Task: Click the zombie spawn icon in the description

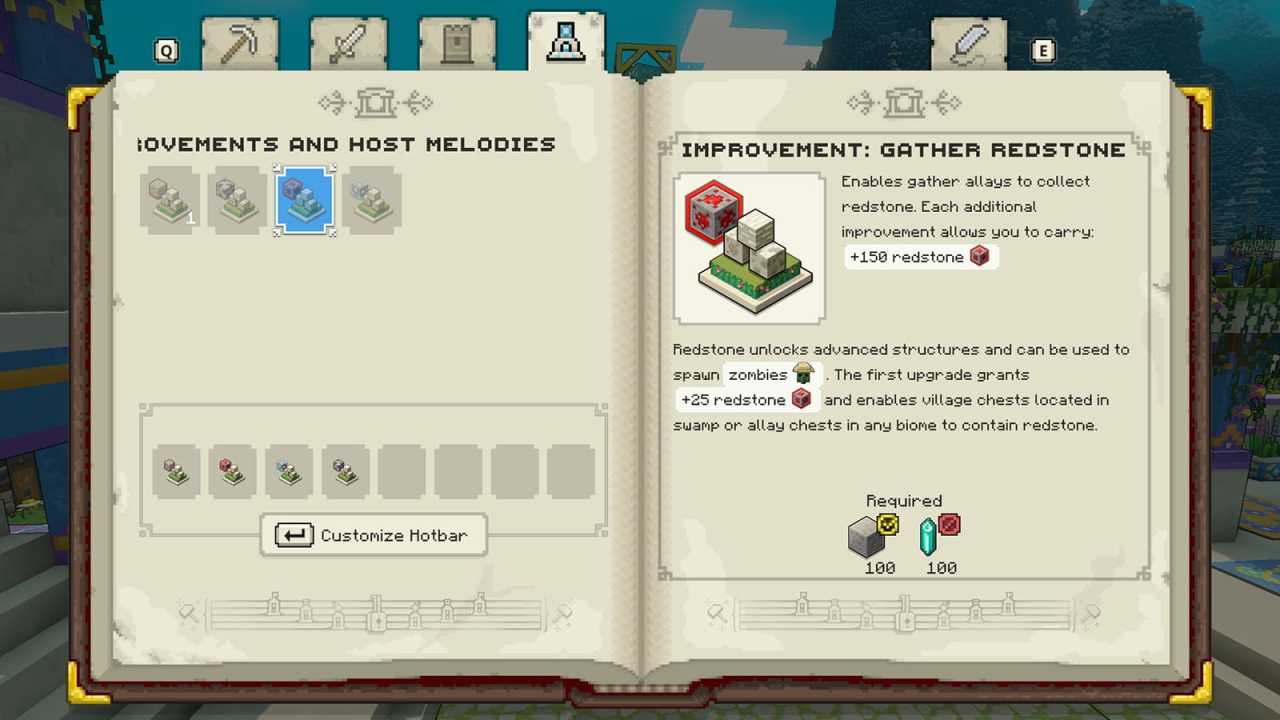Action: click(804, 372)
